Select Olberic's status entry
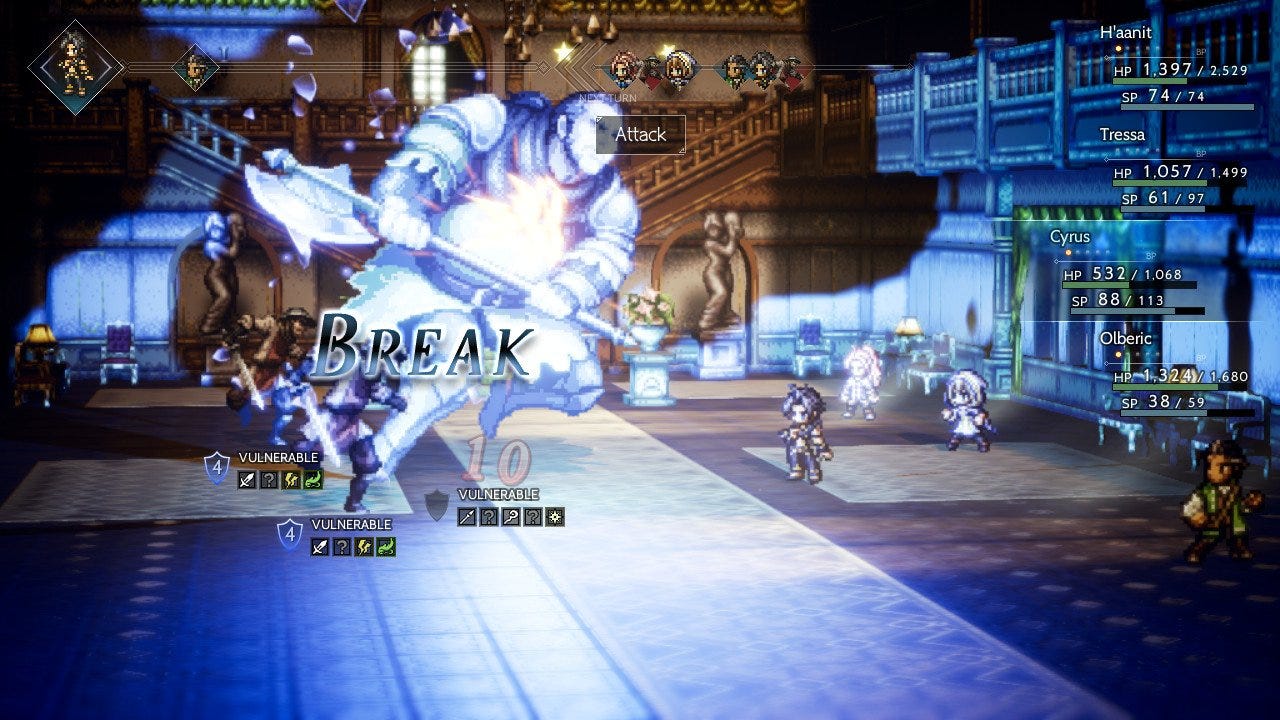Image resolution: width=1280 pixels, height=720 pixels. [1180, 376]
